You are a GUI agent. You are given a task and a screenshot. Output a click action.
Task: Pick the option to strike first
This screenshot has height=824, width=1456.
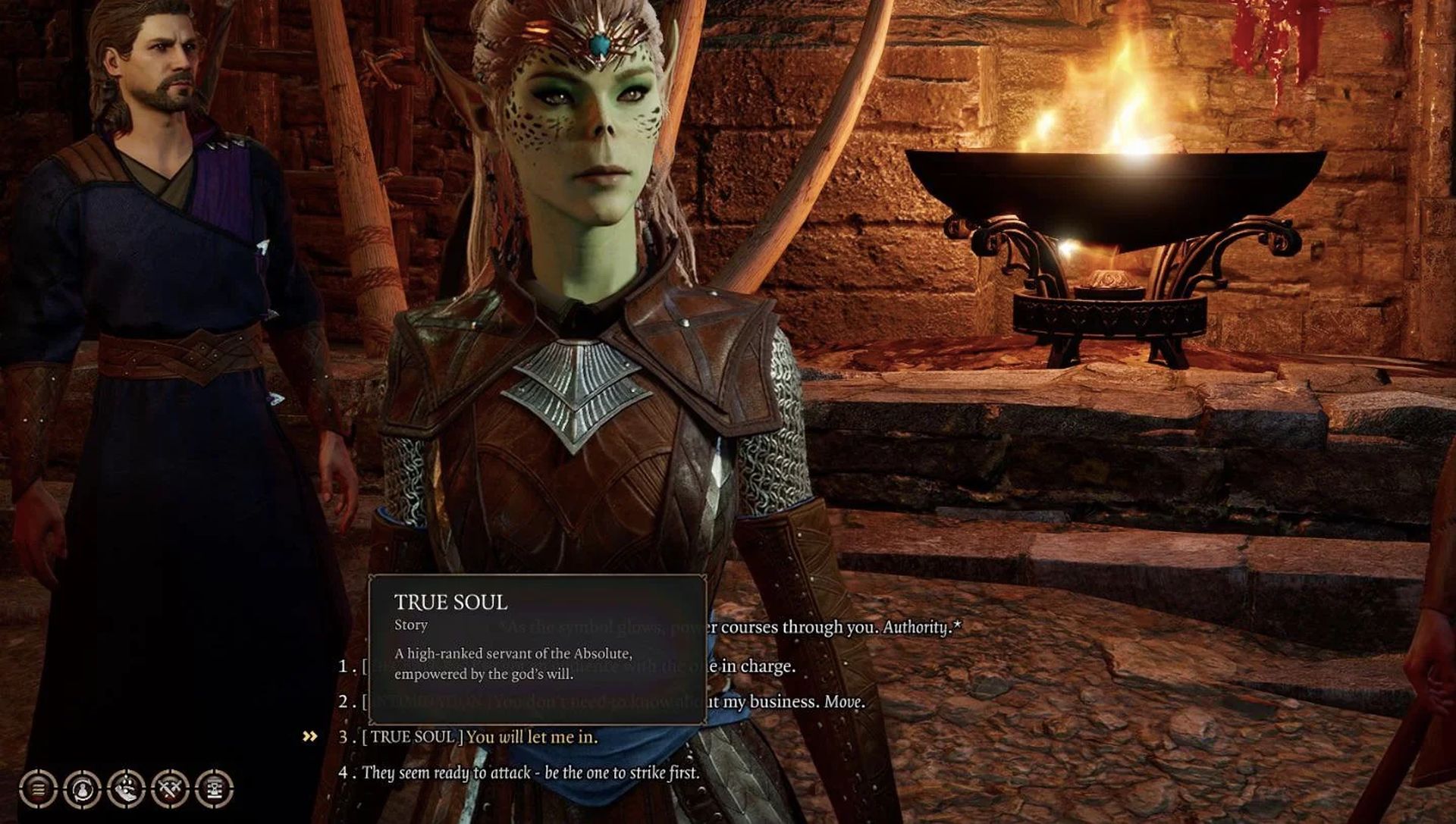(x=530, y=772)
